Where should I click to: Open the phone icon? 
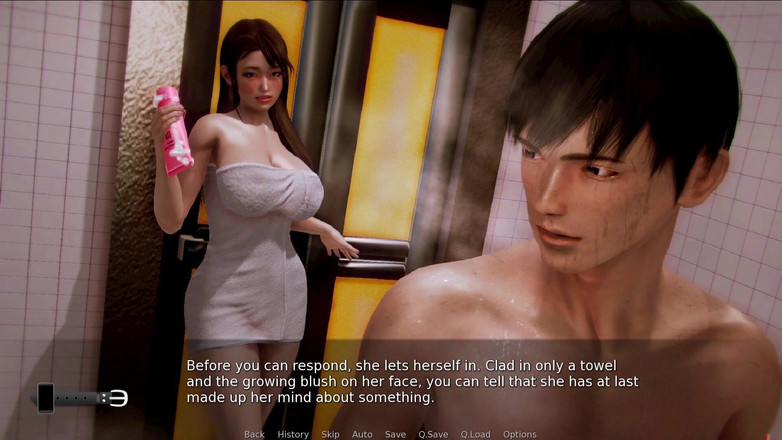[x=45, y=398]
